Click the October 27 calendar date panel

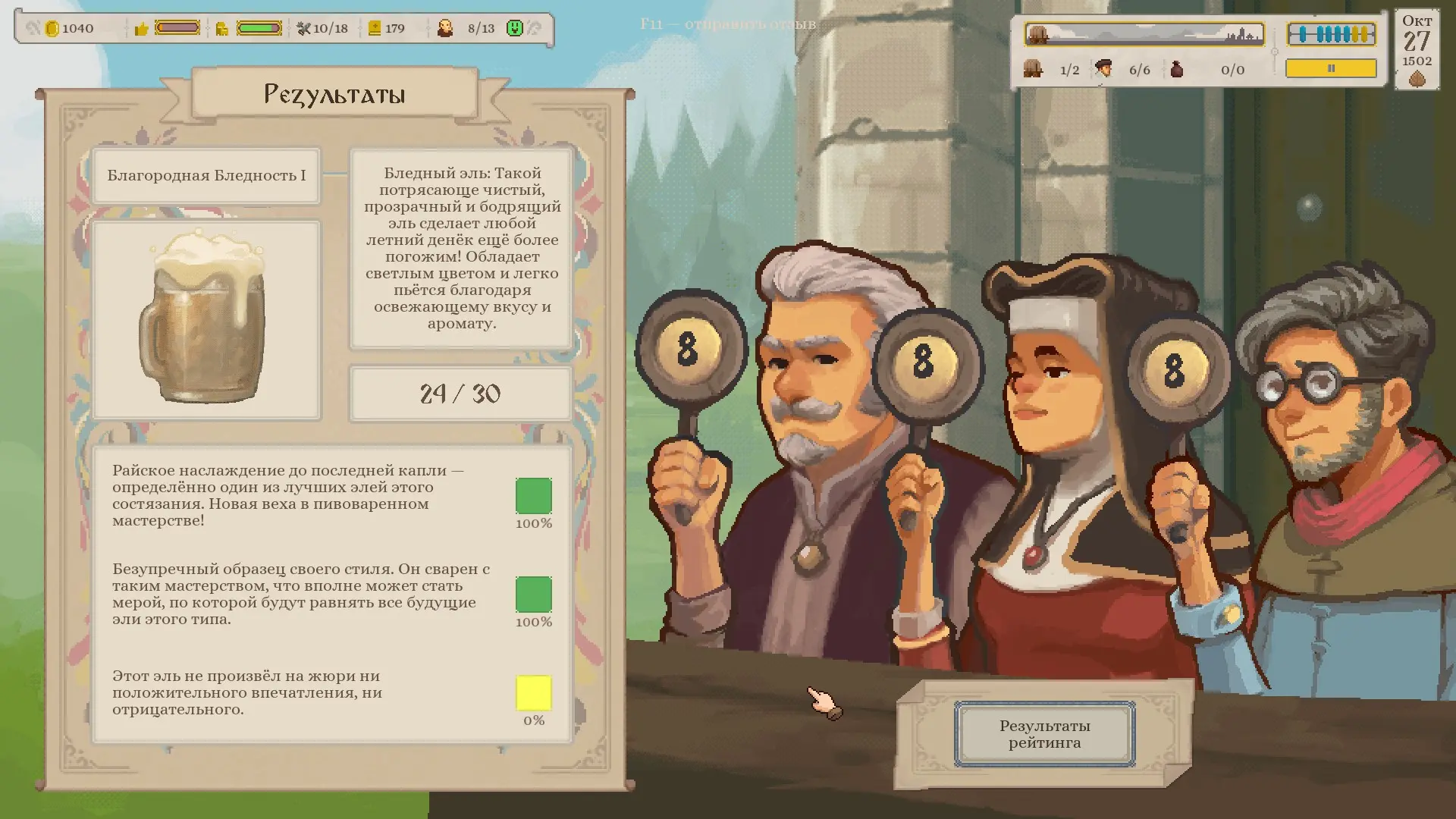1417,50
